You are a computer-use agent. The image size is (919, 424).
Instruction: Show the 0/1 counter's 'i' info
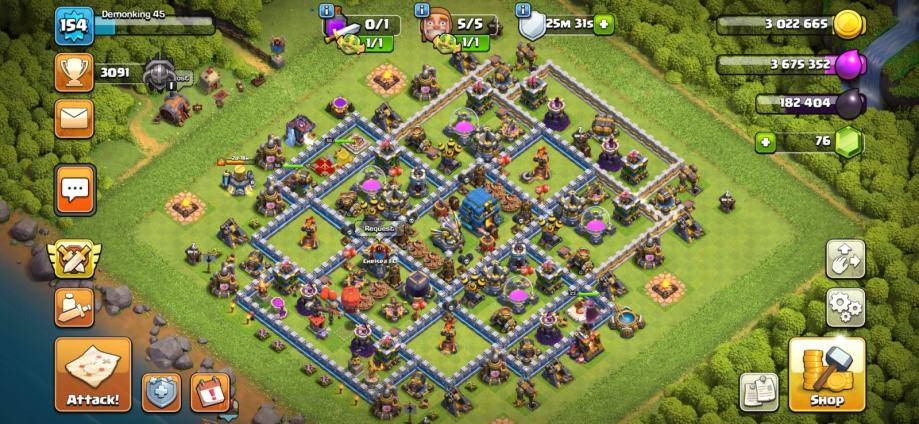(x=327, y=10)
